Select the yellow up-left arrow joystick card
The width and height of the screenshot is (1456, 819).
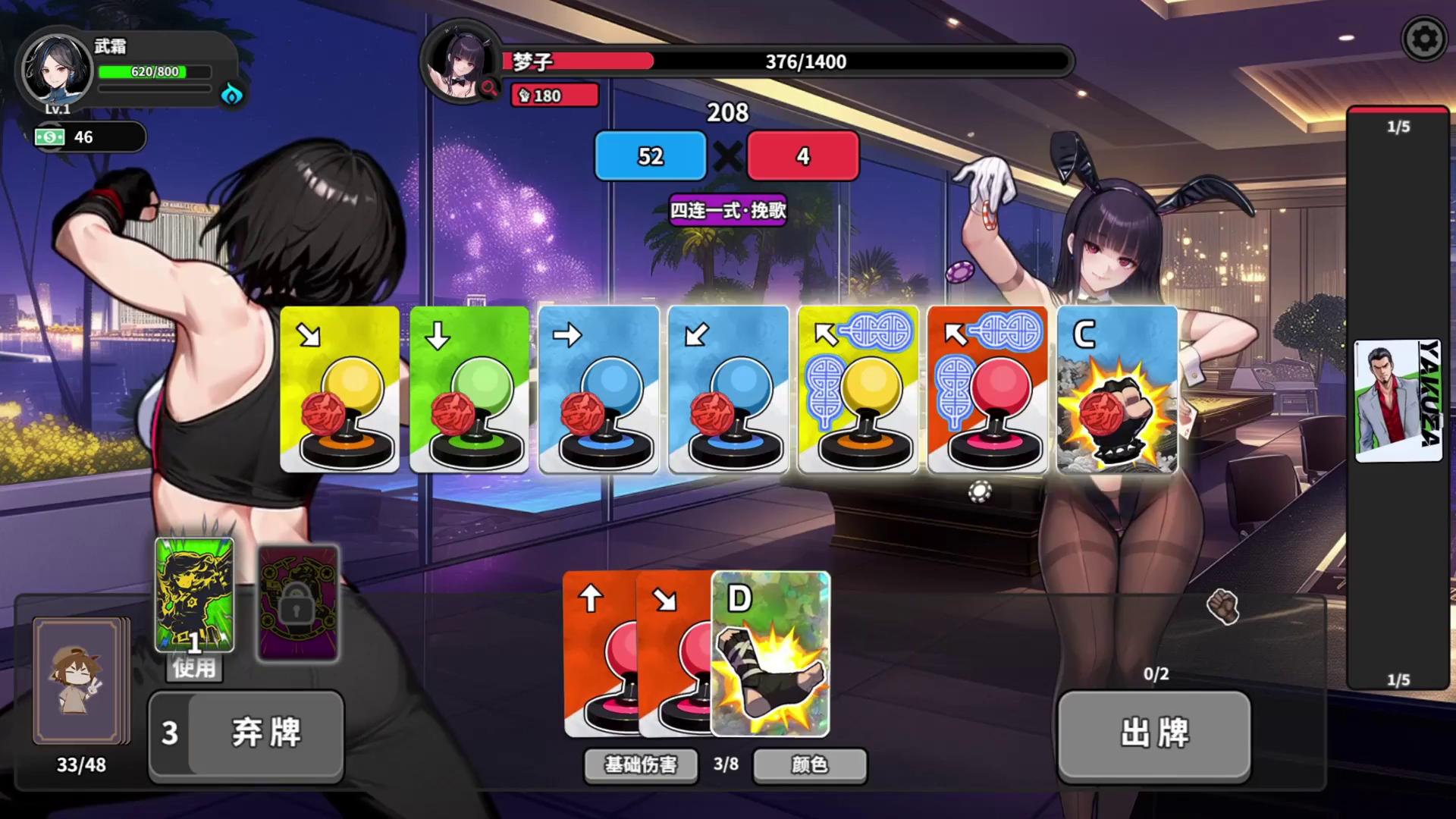pyautogui.click(x=858, y=389)
